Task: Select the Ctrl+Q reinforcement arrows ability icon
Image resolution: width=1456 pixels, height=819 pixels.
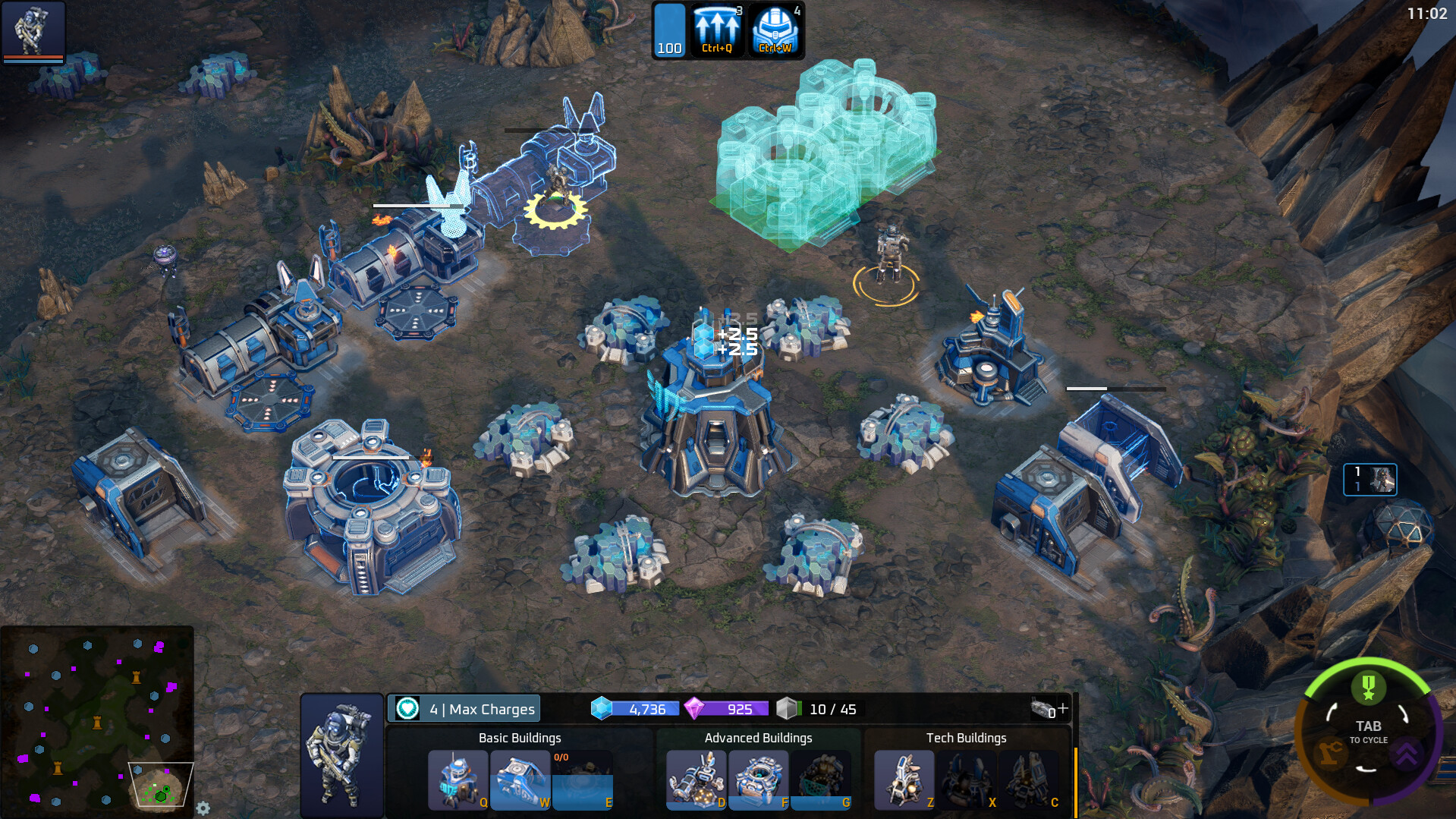Action: coord(716,29)
